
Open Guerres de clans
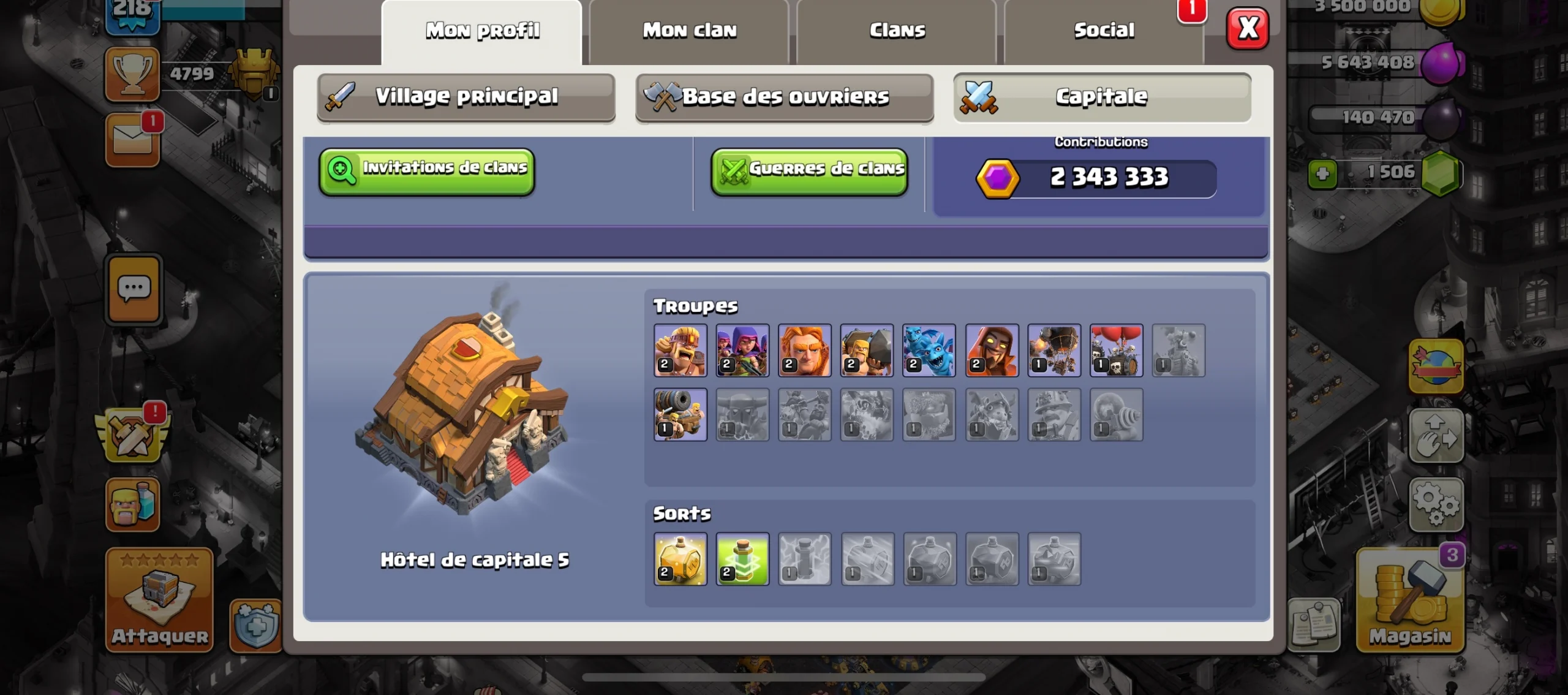[809, 171]
